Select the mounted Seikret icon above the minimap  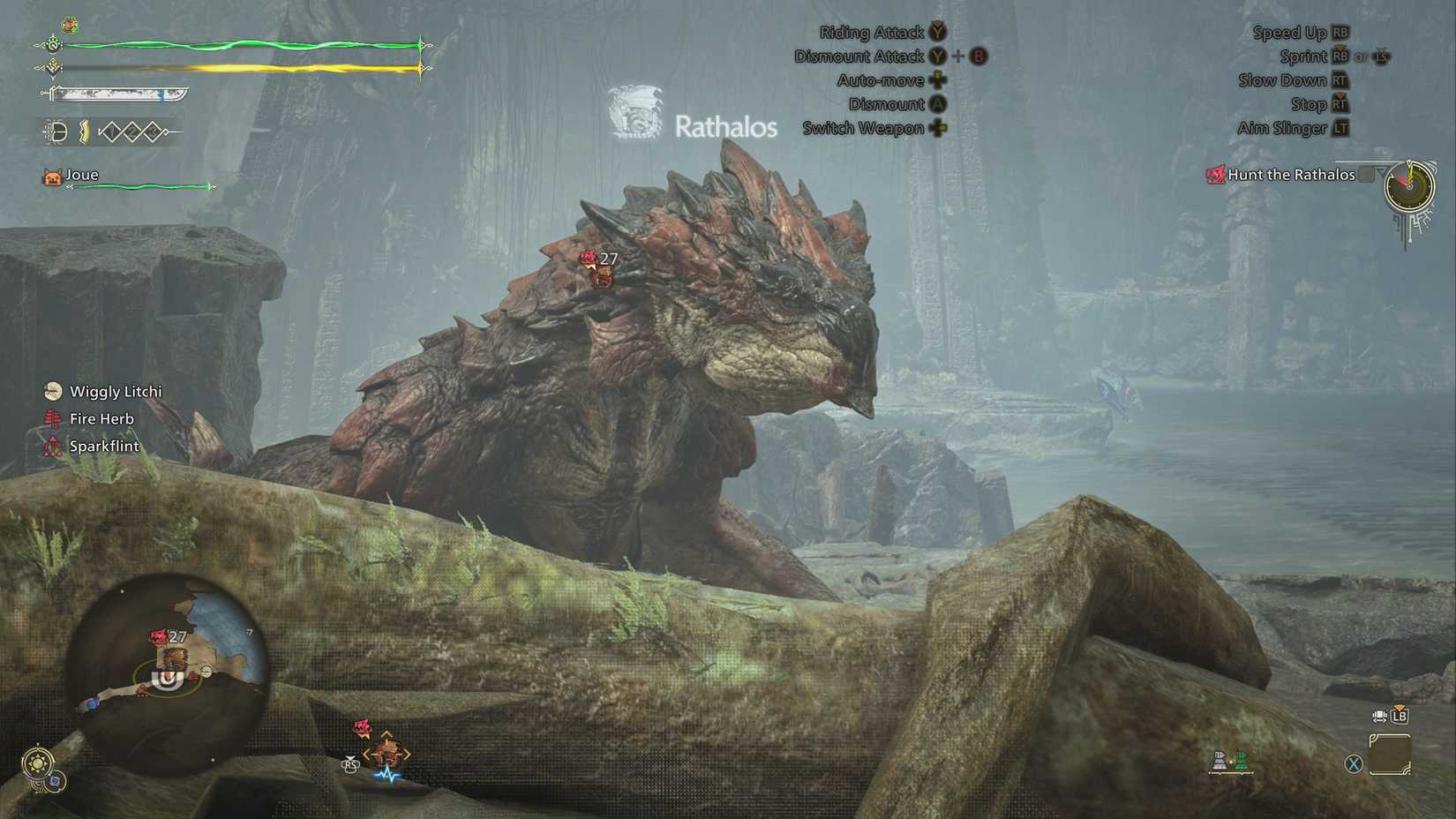coord(387,752)
